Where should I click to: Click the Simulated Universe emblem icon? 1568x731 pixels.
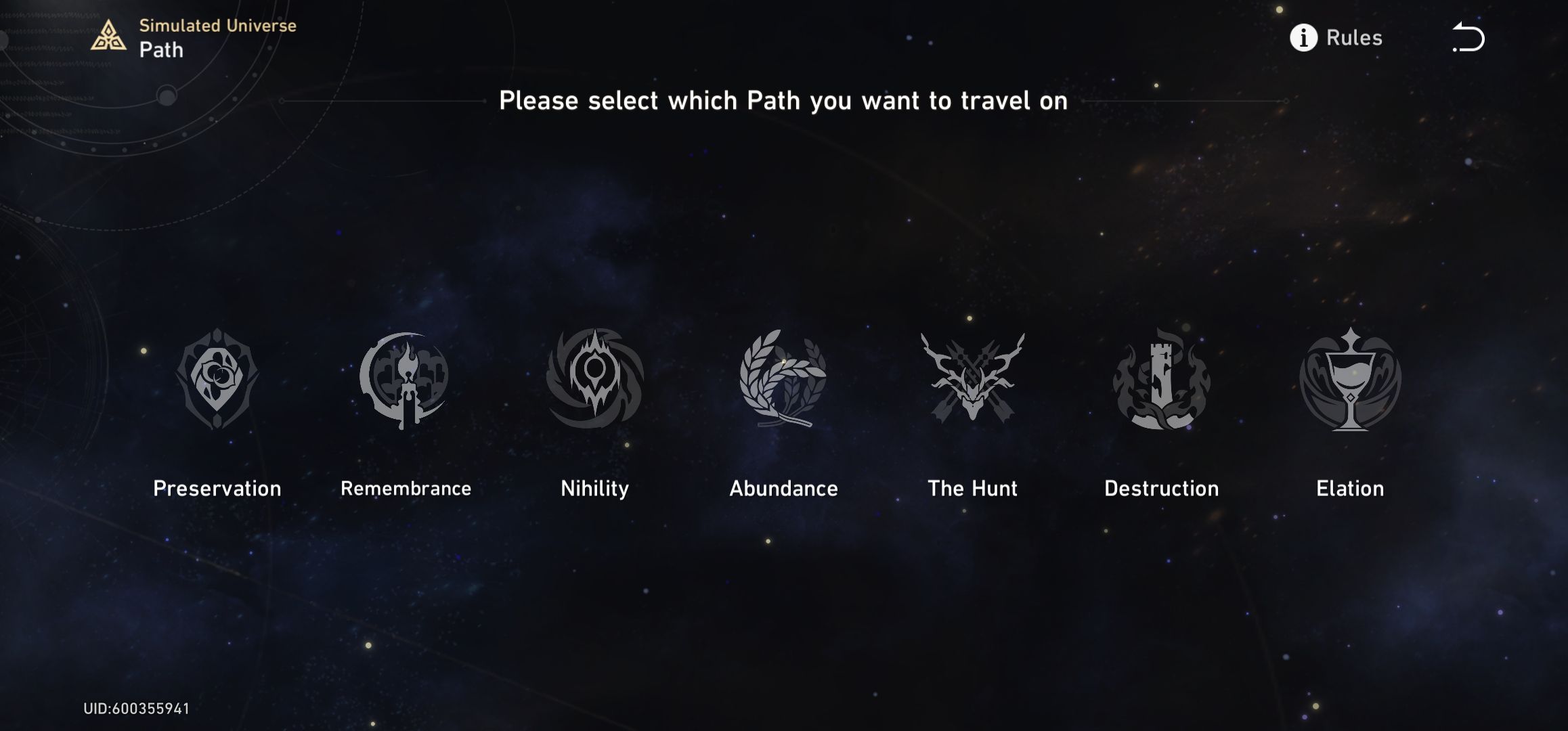[108, 35]
